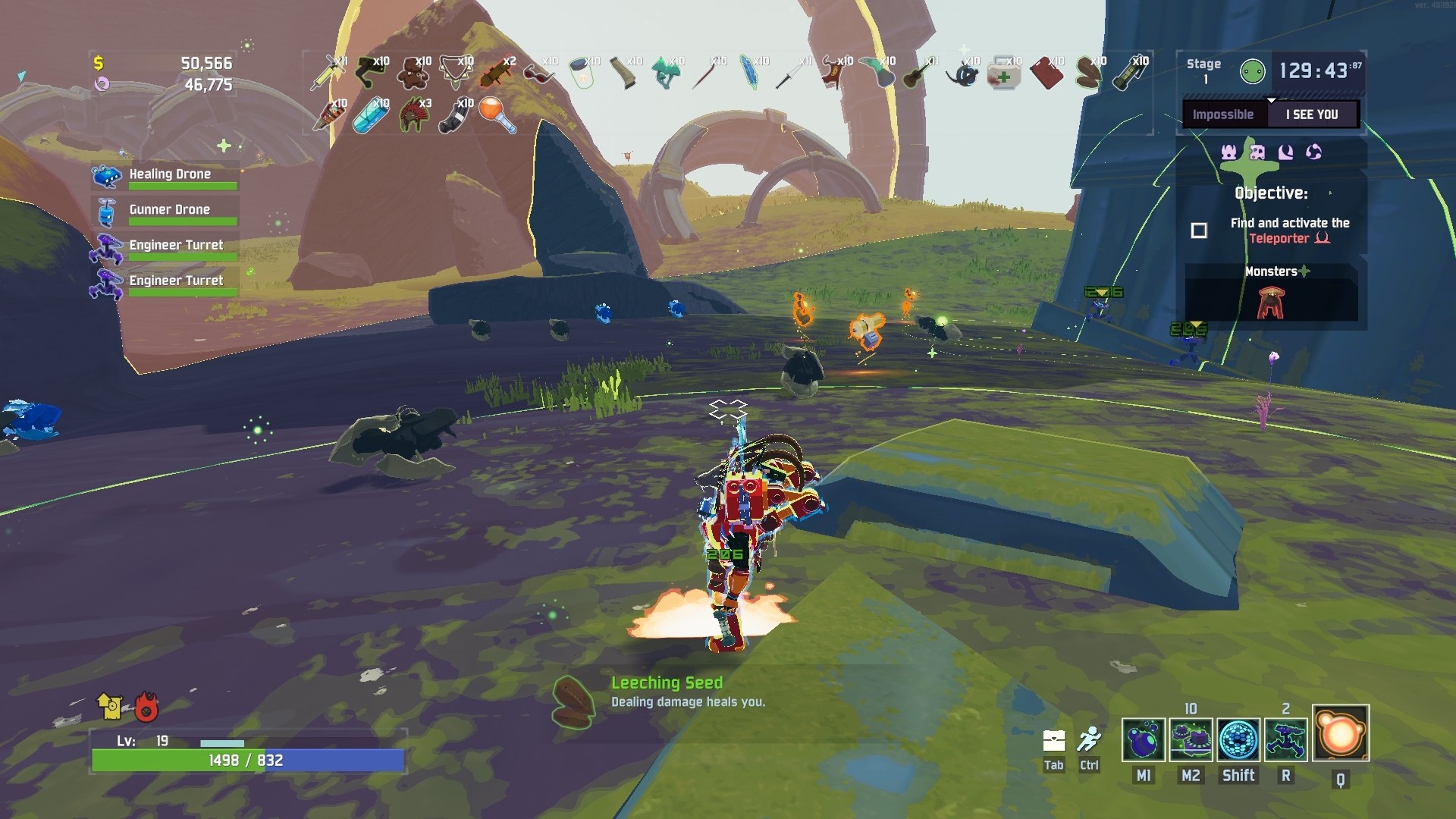Viewport: 1456px width, 819px height.
Task: Click the difficulty meter arrow indicator
Action: tap(1271, 99)
